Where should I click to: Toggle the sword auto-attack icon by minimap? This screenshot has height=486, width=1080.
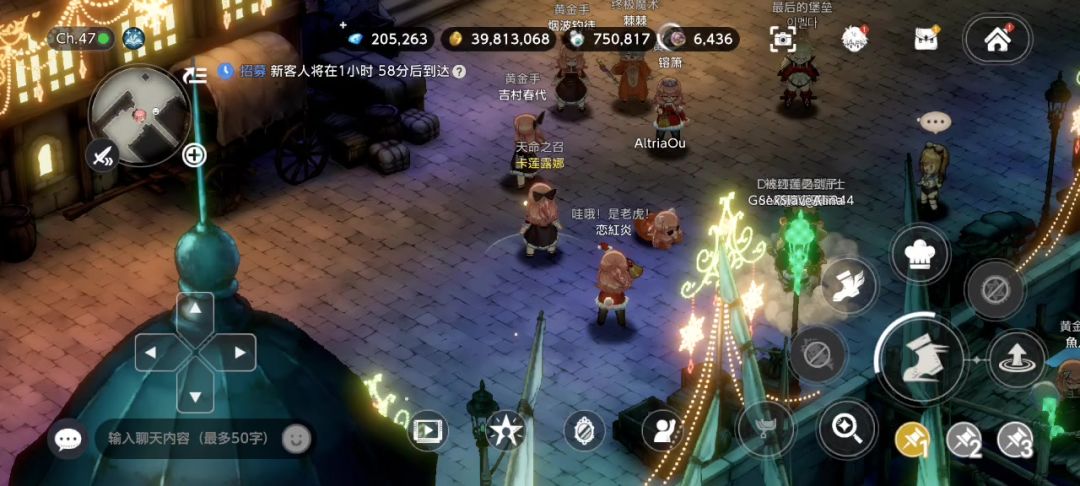103,155
